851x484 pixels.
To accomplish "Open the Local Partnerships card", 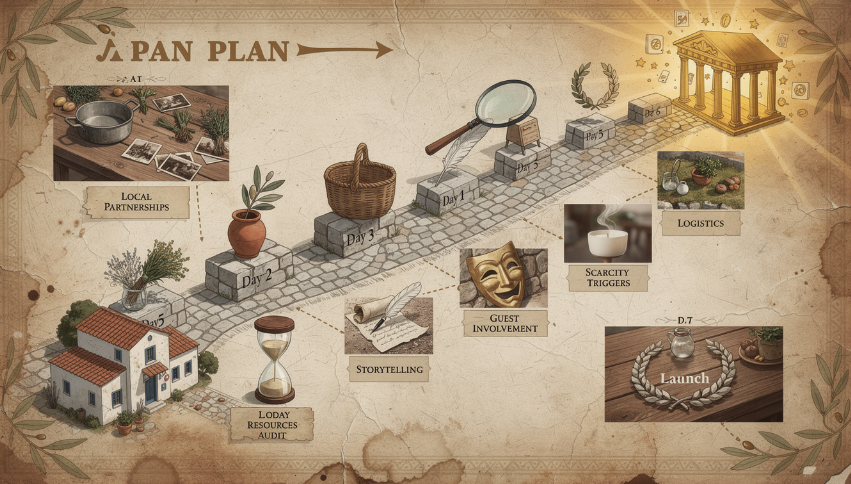I will [x=136, y=200].
